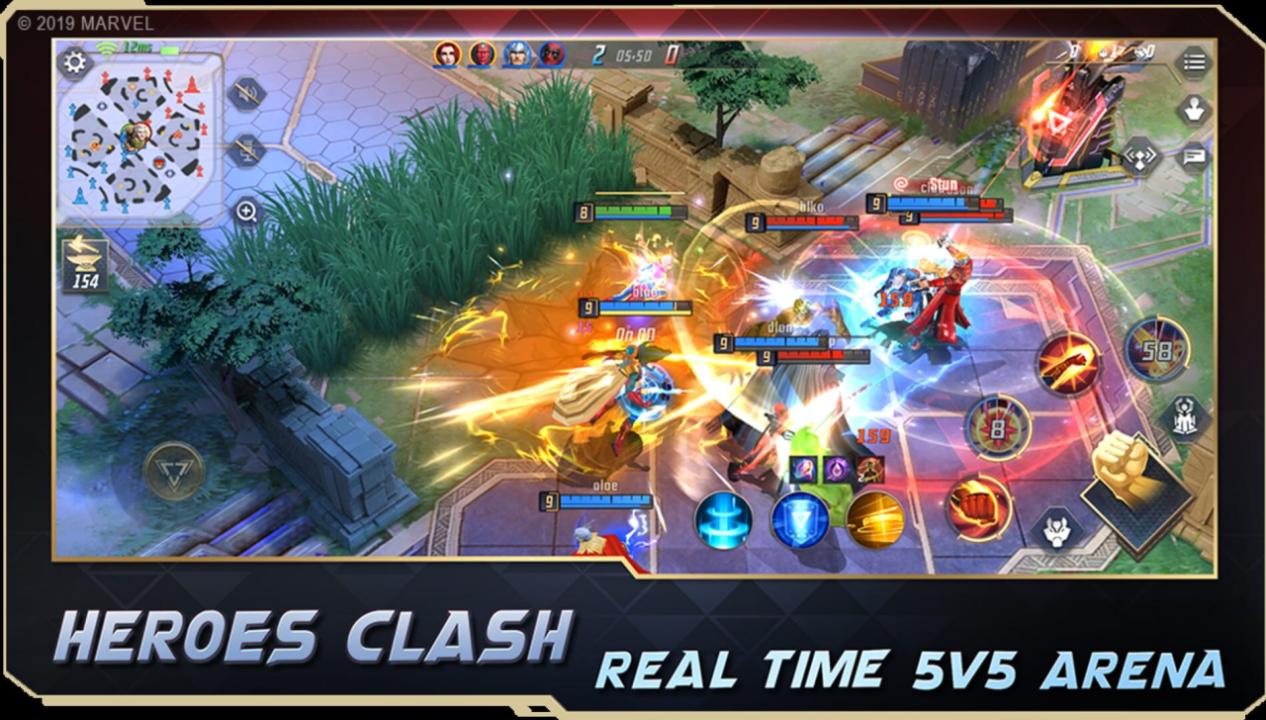Open settings with the gear icon

tap(74, 63)
